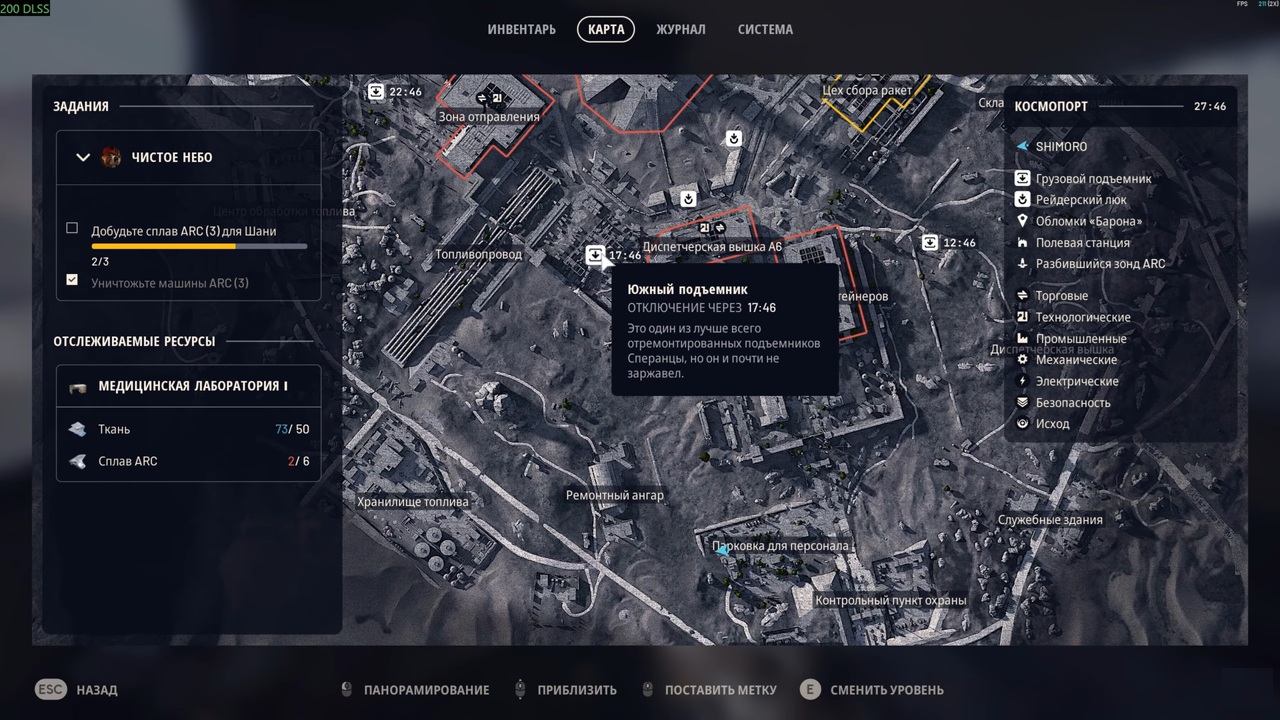Switch to the ИНВЕНТАРЬ tab

[x=521, y=29]
